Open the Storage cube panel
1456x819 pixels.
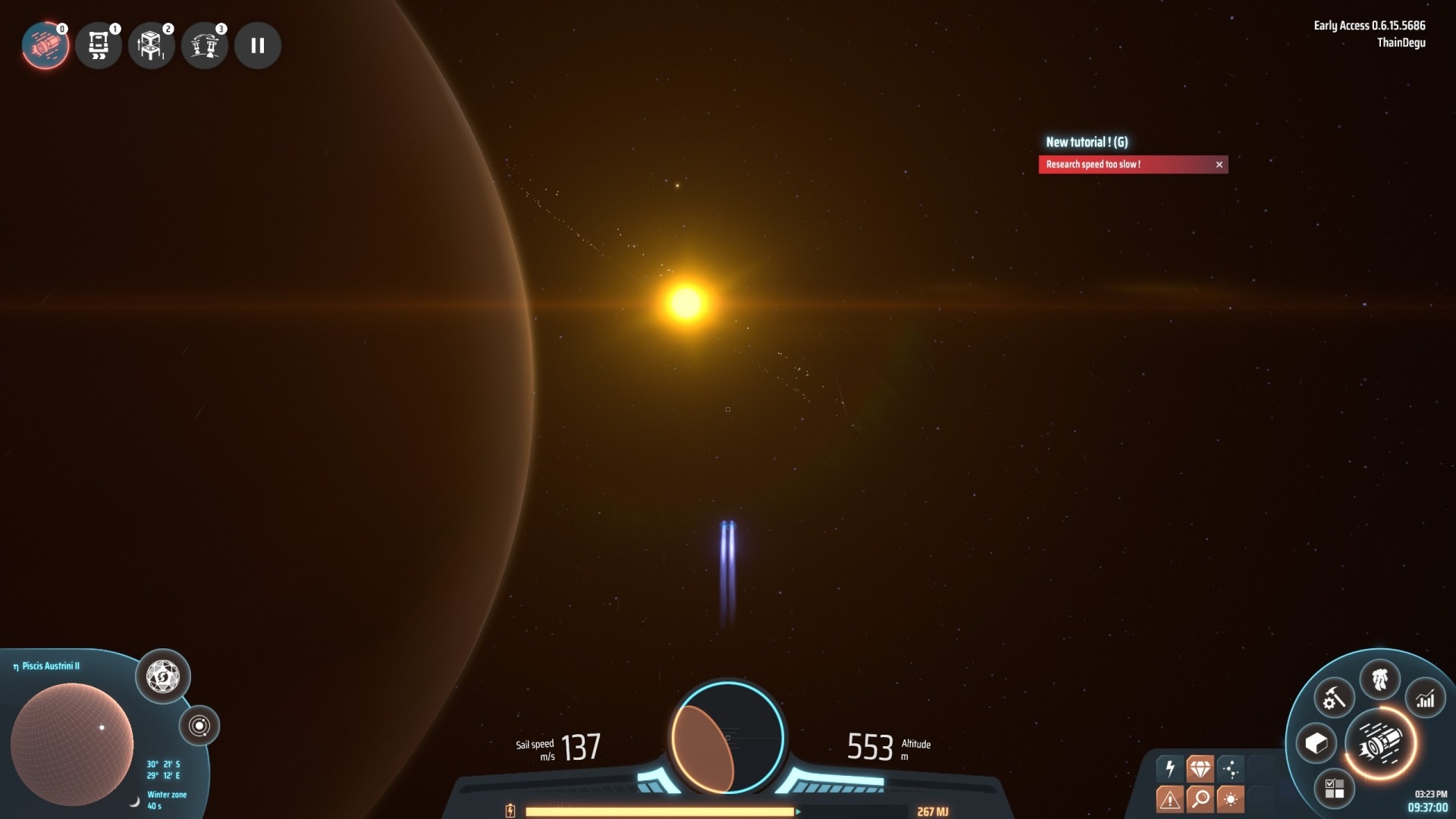[1316, 742]
